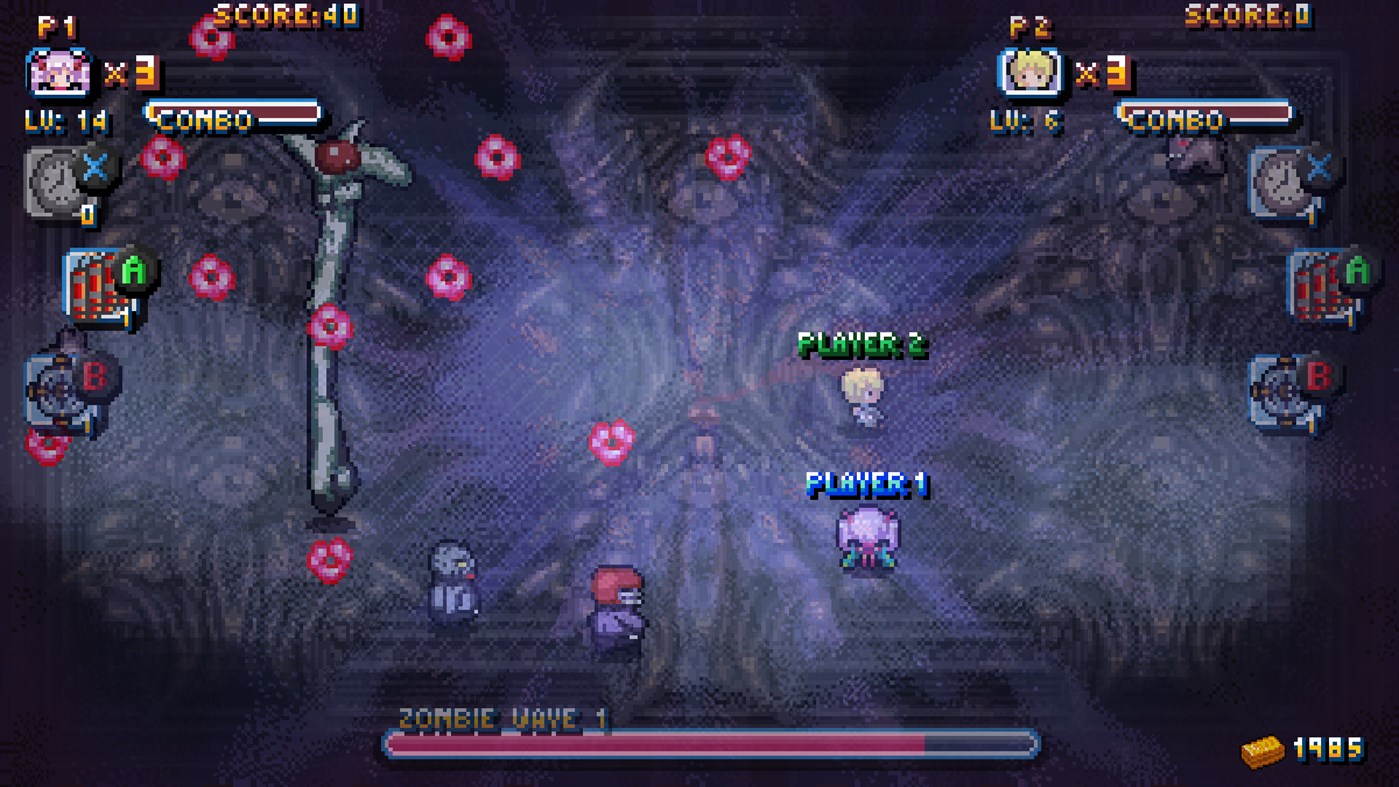Click Player 1's character portrait
The height and width of the screenshot is (787, 1399).
(x=57, y=72)
